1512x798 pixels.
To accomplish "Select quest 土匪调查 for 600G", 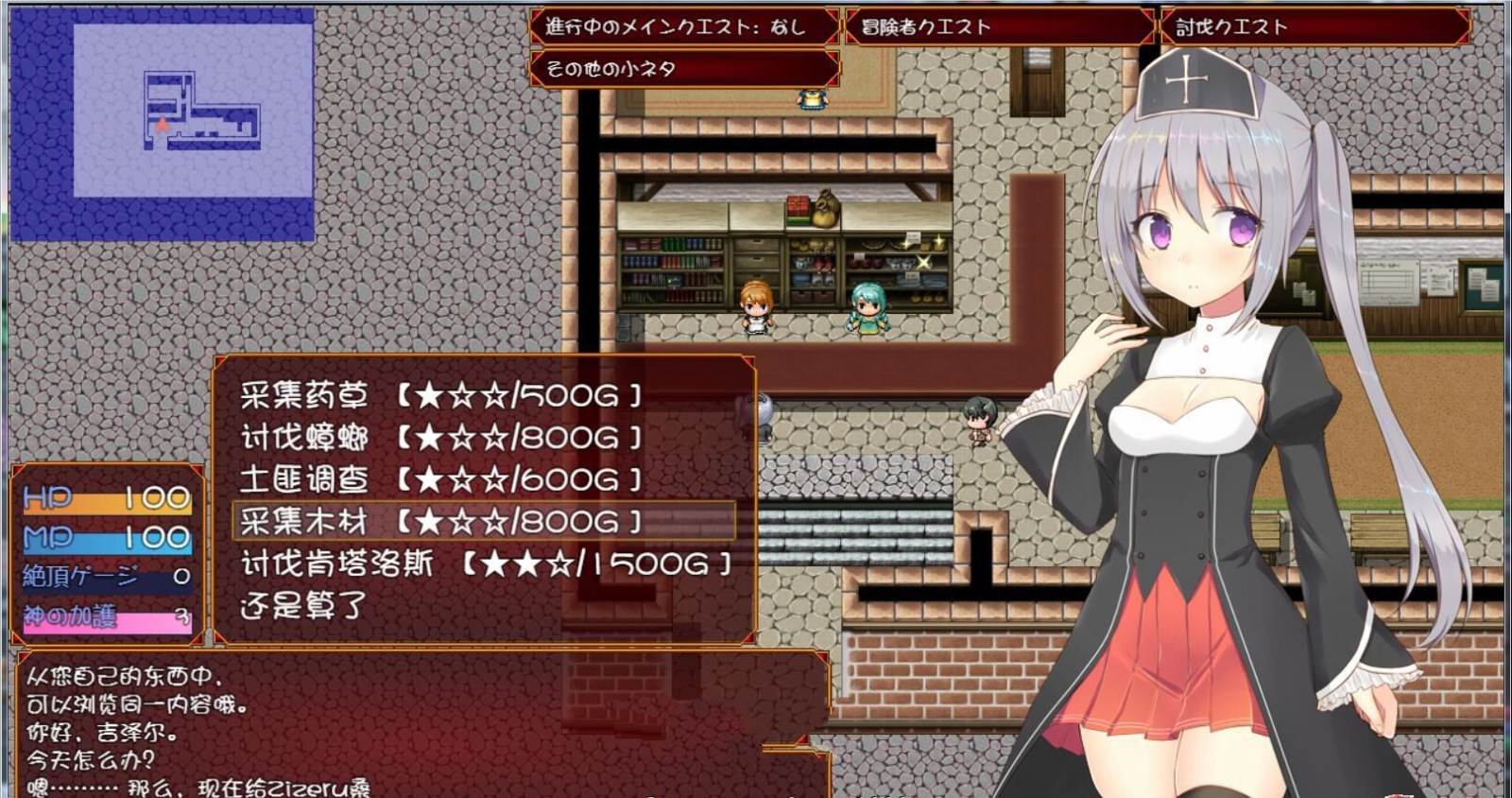I will (435, 479).
